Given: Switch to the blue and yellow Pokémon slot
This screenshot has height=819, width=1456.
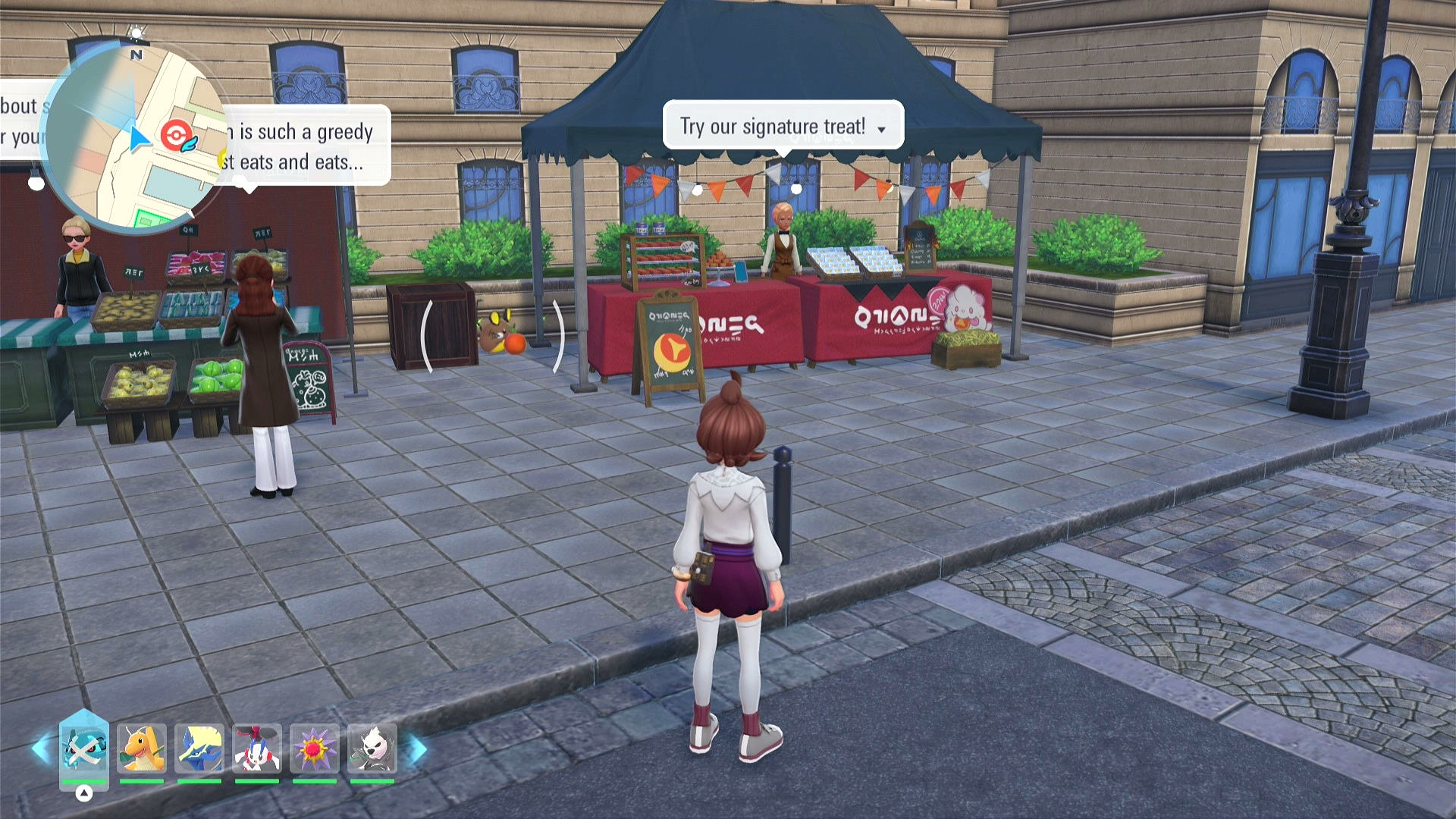Looking at the screenshot, I should point(199,748).
